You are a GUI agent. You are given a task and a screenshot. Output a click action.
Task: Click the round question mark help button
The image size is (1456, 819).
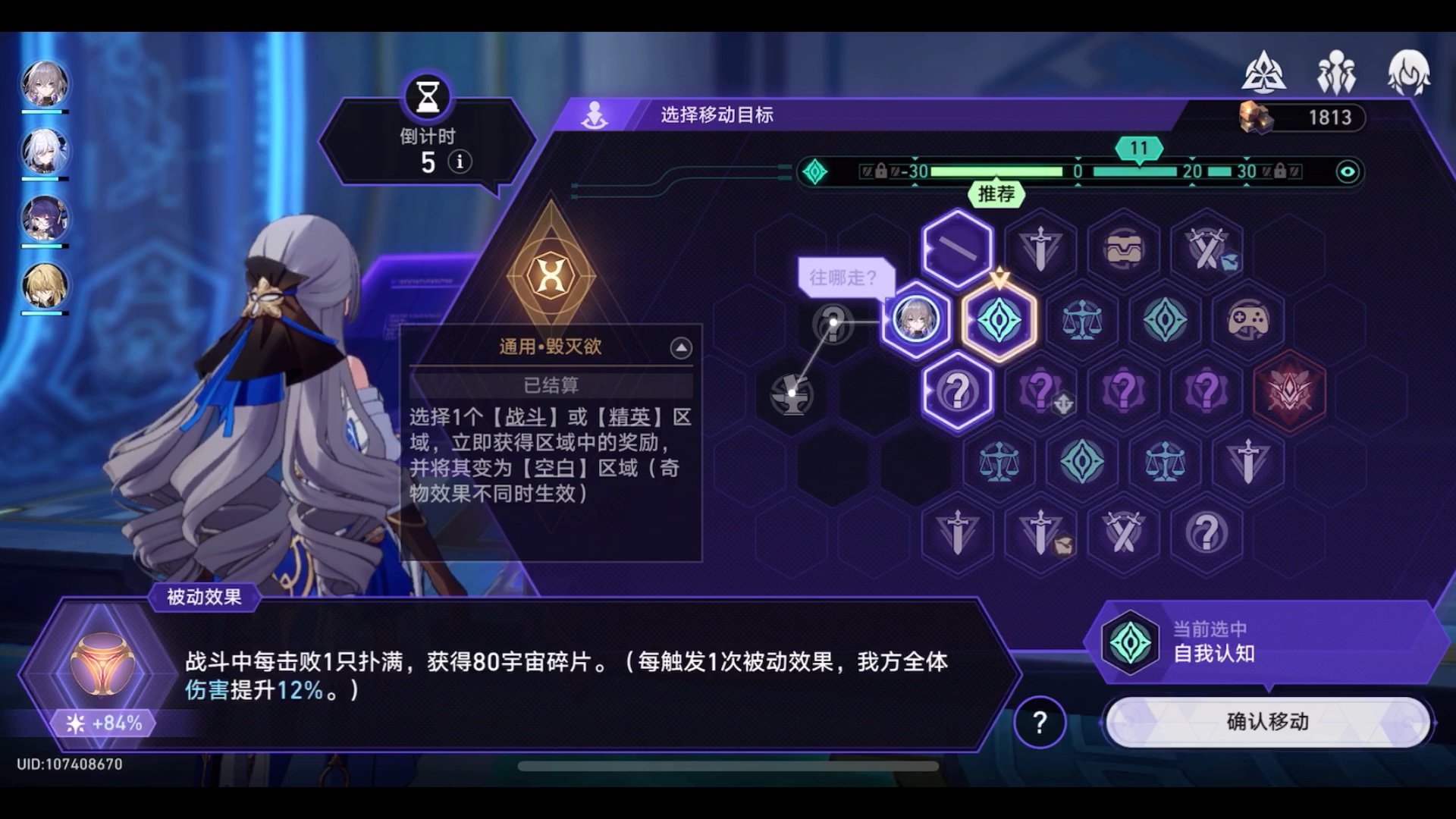click(1040, 723)
